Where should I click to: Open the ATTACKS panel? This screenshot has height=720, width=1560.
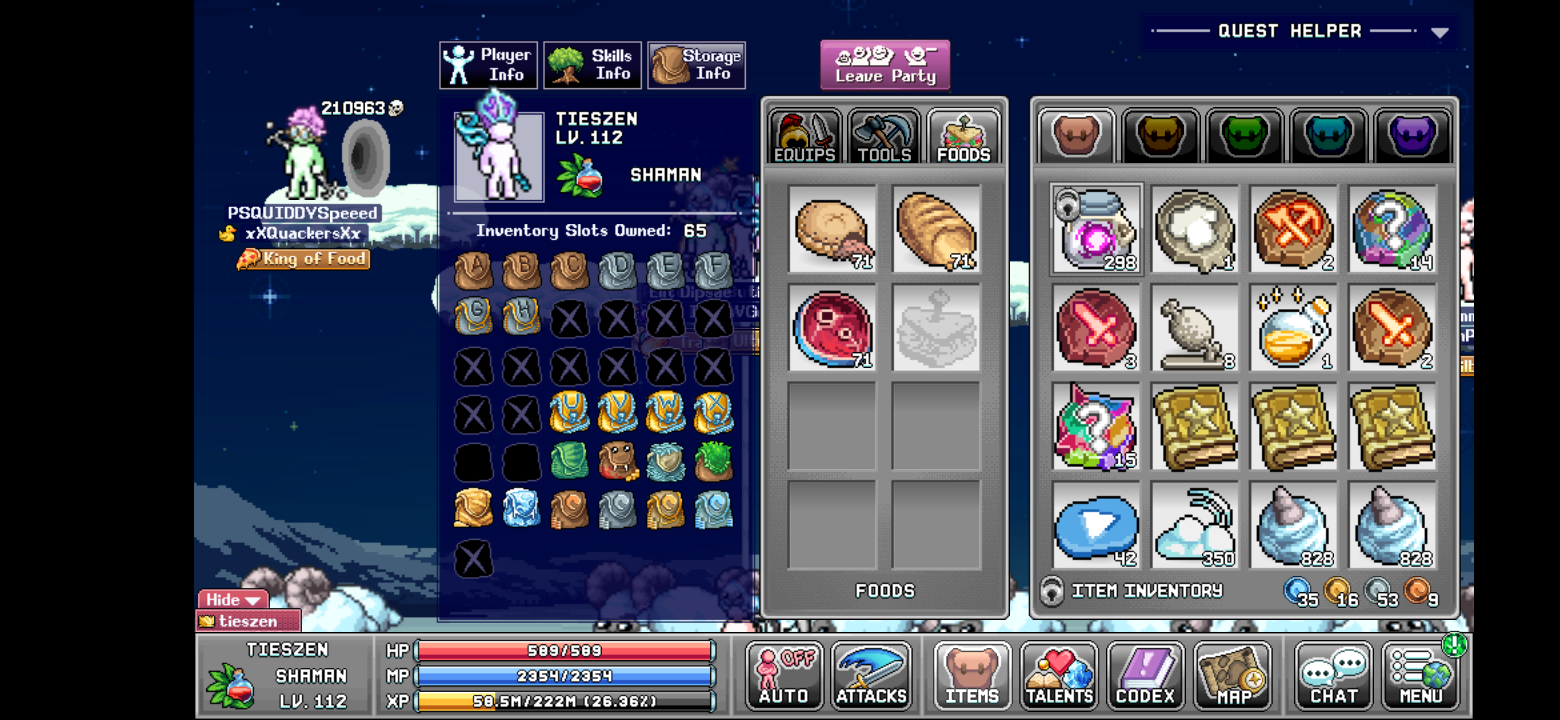coord(870,675)
